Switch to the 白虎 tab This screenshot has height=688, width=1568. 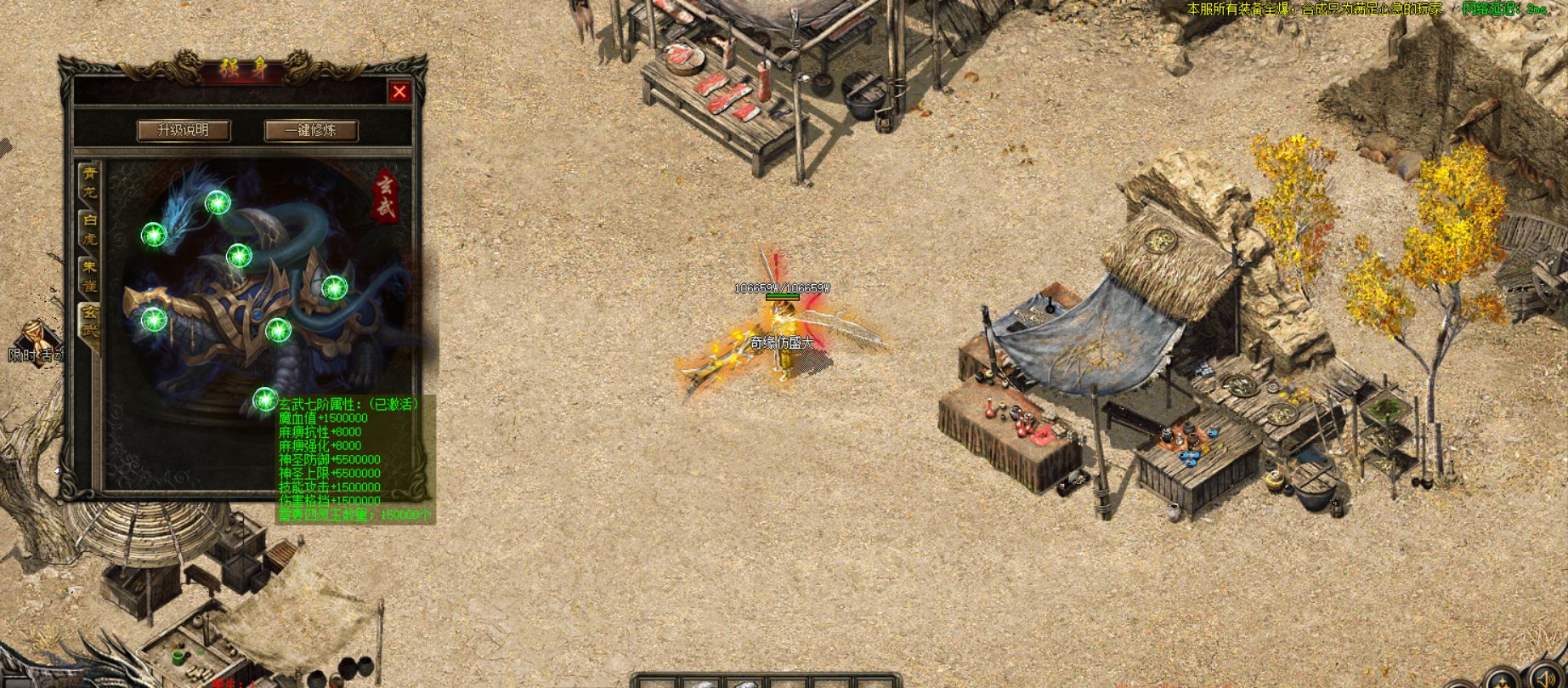coord(89,230)
